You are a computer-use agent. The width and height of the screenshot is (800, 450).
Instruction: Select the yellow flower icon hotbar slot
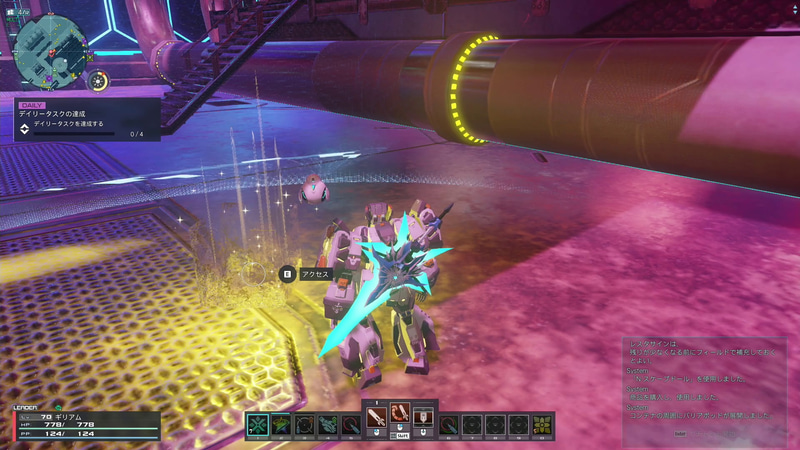(x=542, y=424)
